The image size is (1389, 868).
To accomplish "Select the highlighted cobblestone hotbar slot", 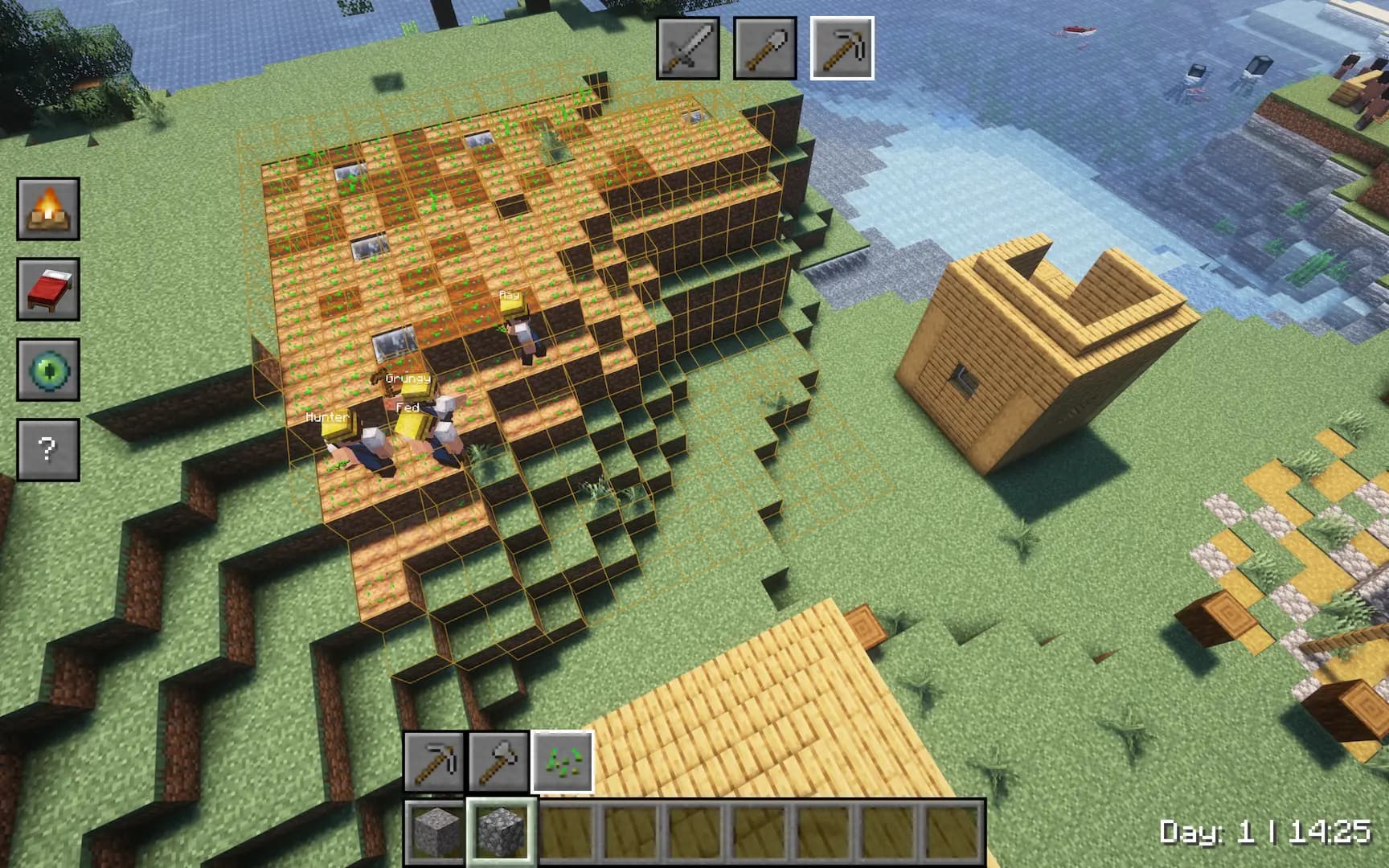I will click(500, 831).
